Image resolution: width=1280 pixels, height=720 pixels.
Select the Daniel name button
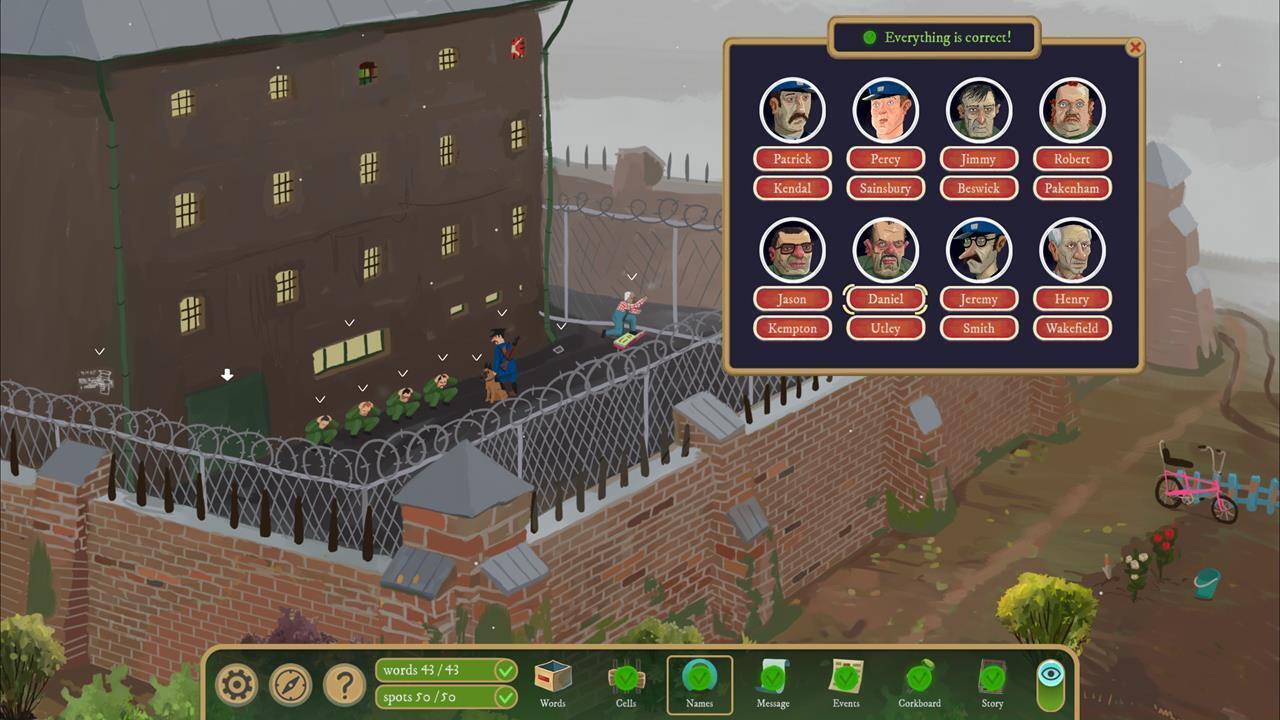pyautogui.click(x=885, y=298)
